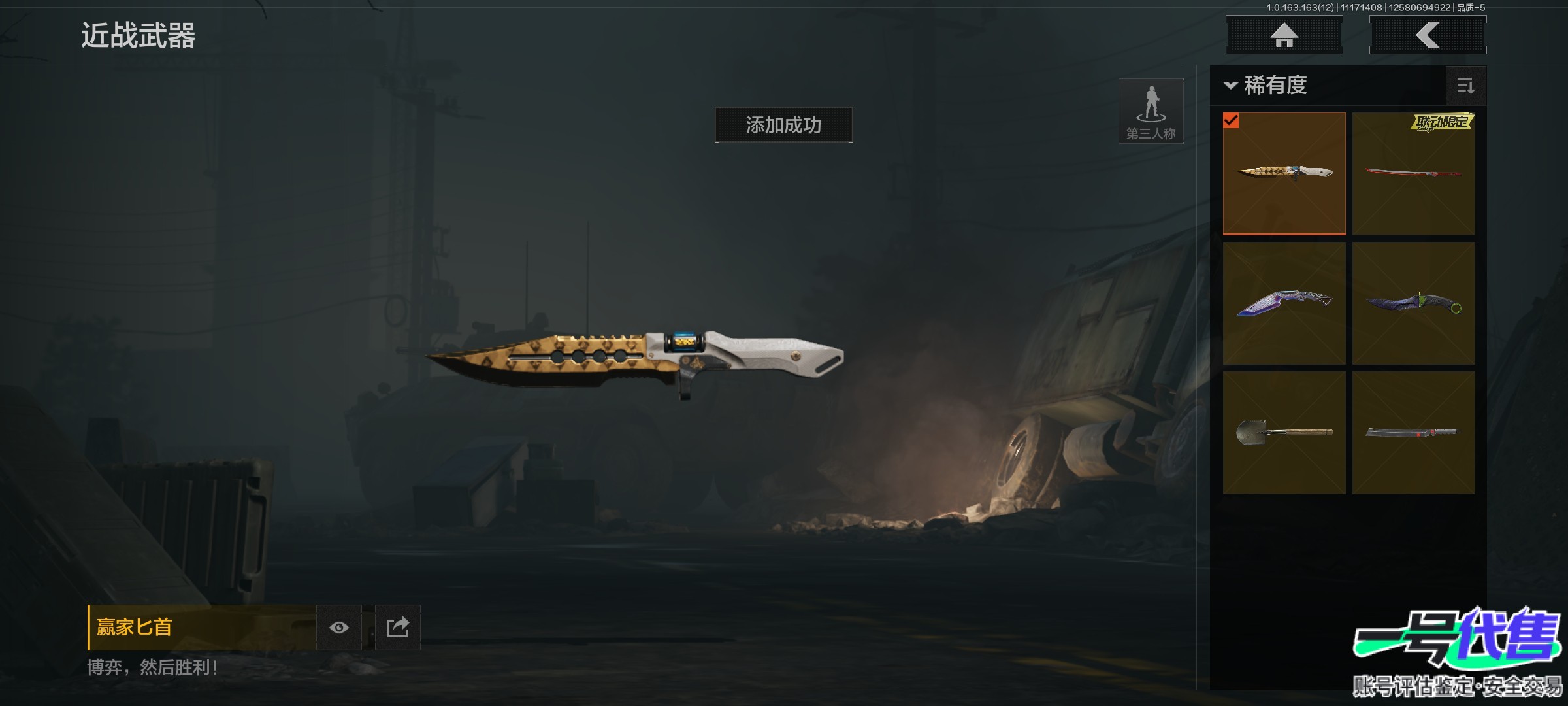
Task: Toggle the sort order icon
Action: [1465, 86]
